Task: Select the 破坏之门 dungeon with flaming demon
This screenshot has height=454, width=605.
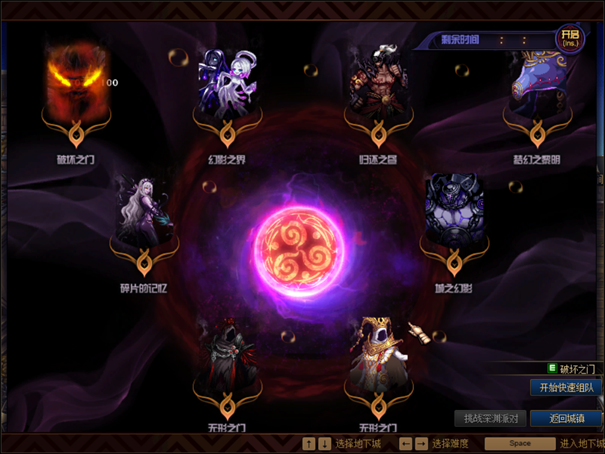Action: 76,82
